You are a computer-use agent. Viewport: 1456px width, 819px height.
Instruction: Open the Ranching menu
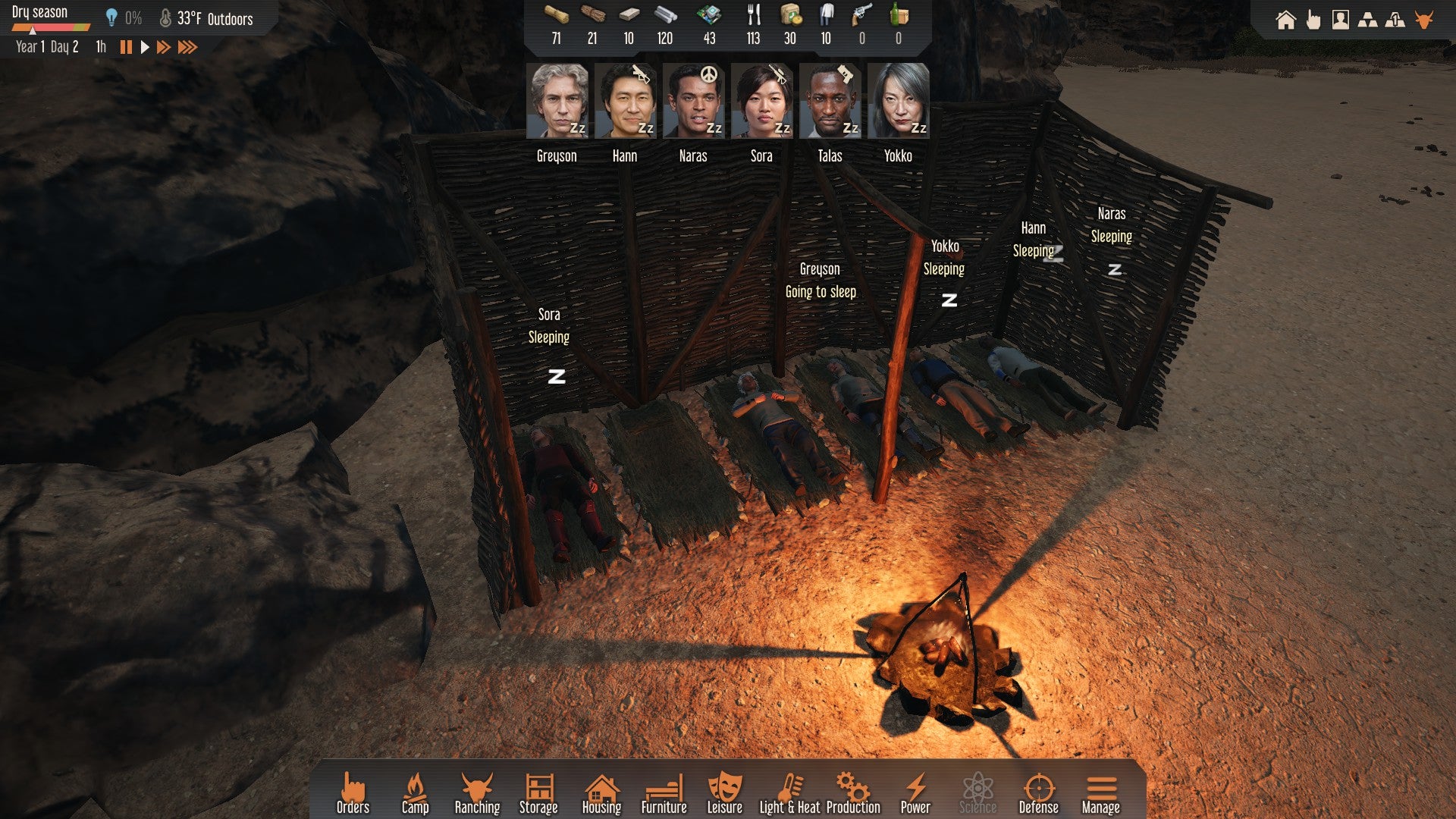(x=477, y=793)
